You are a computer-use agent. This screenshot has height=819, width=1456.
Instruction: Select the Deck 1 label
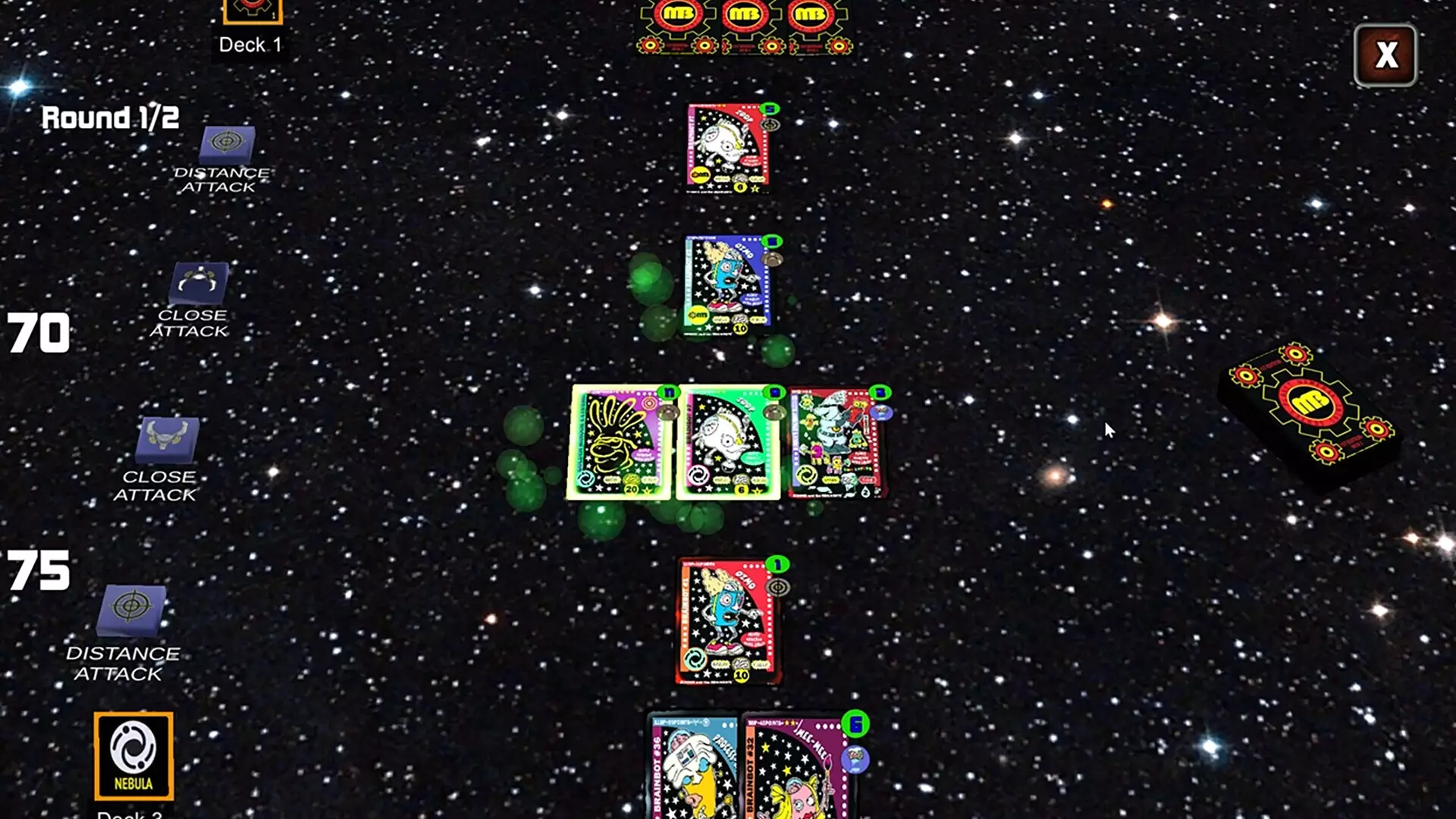tap(248, 45)
